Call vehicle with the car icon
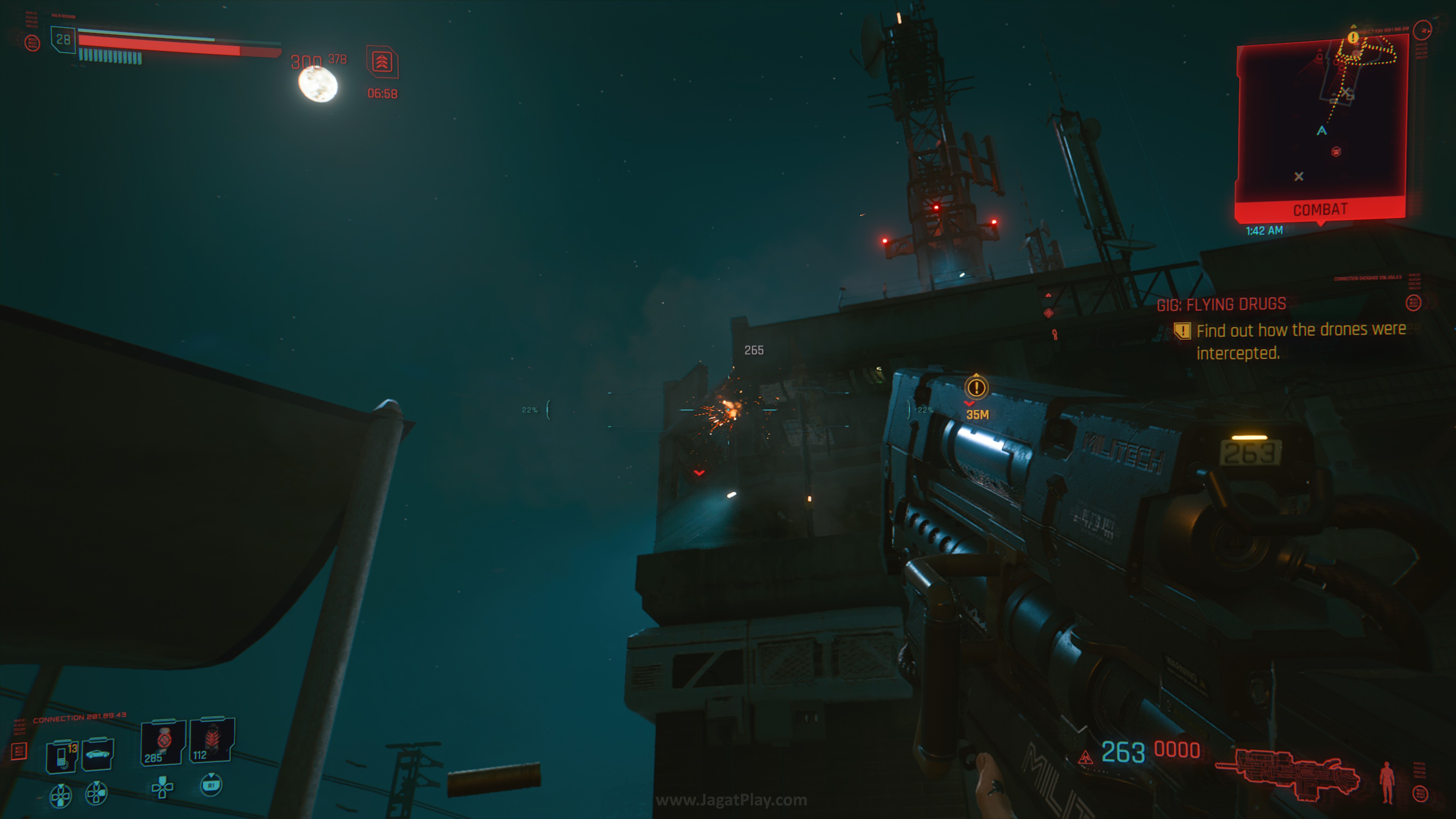This screenshot has height=819, width=1456. click(x=98, y=754)
